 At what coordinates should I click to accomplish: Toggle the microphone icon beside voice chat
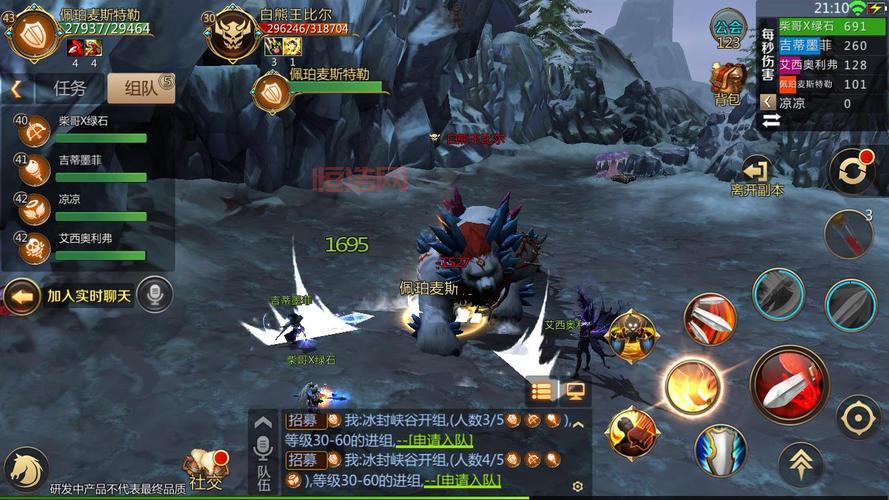pyautogui.click(x=154, y=295)
